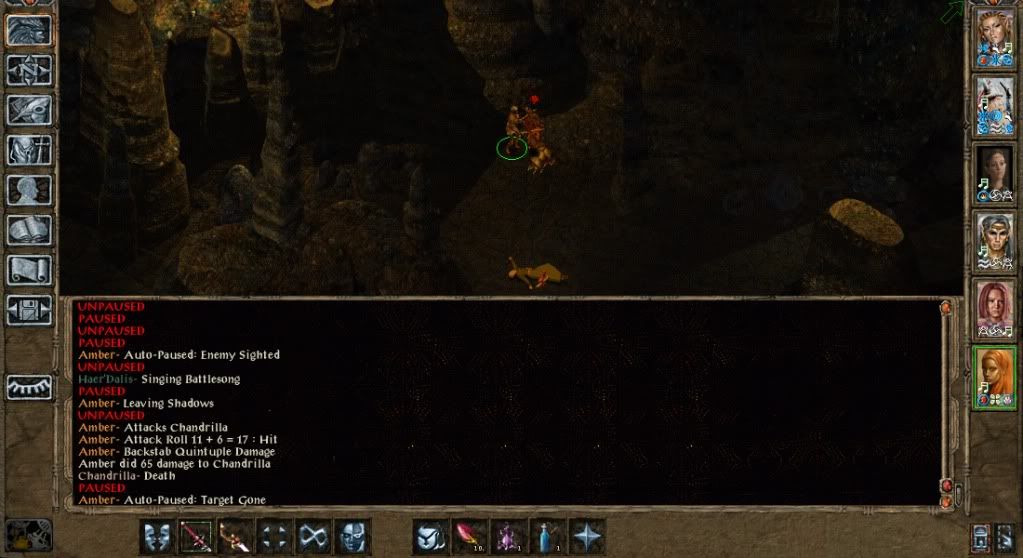
Task: Select the dark-haired woman's portrait
Action: tap(995, 174)
